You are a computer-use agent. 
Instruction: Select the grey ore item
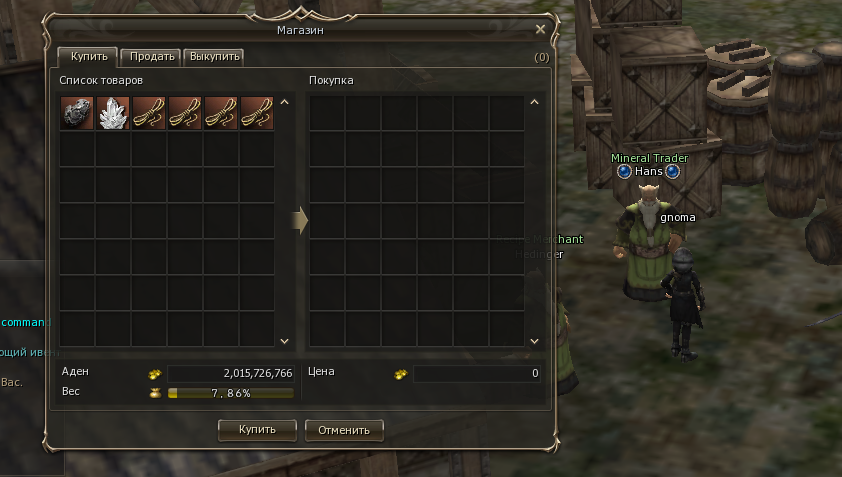pyautogui.click(x=77, y=114)
